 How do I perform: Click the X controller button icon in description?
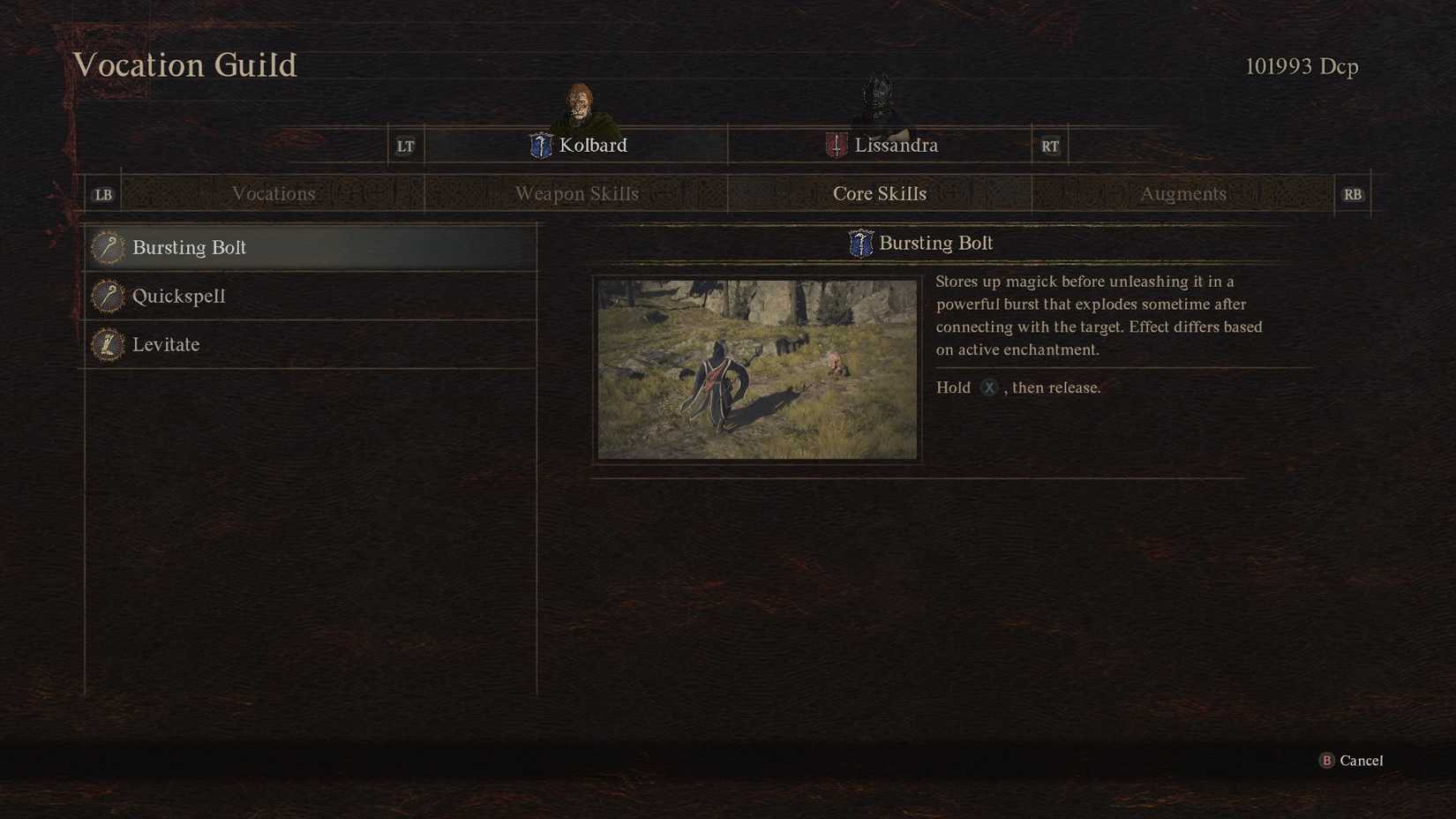click(x=988, y=387)
